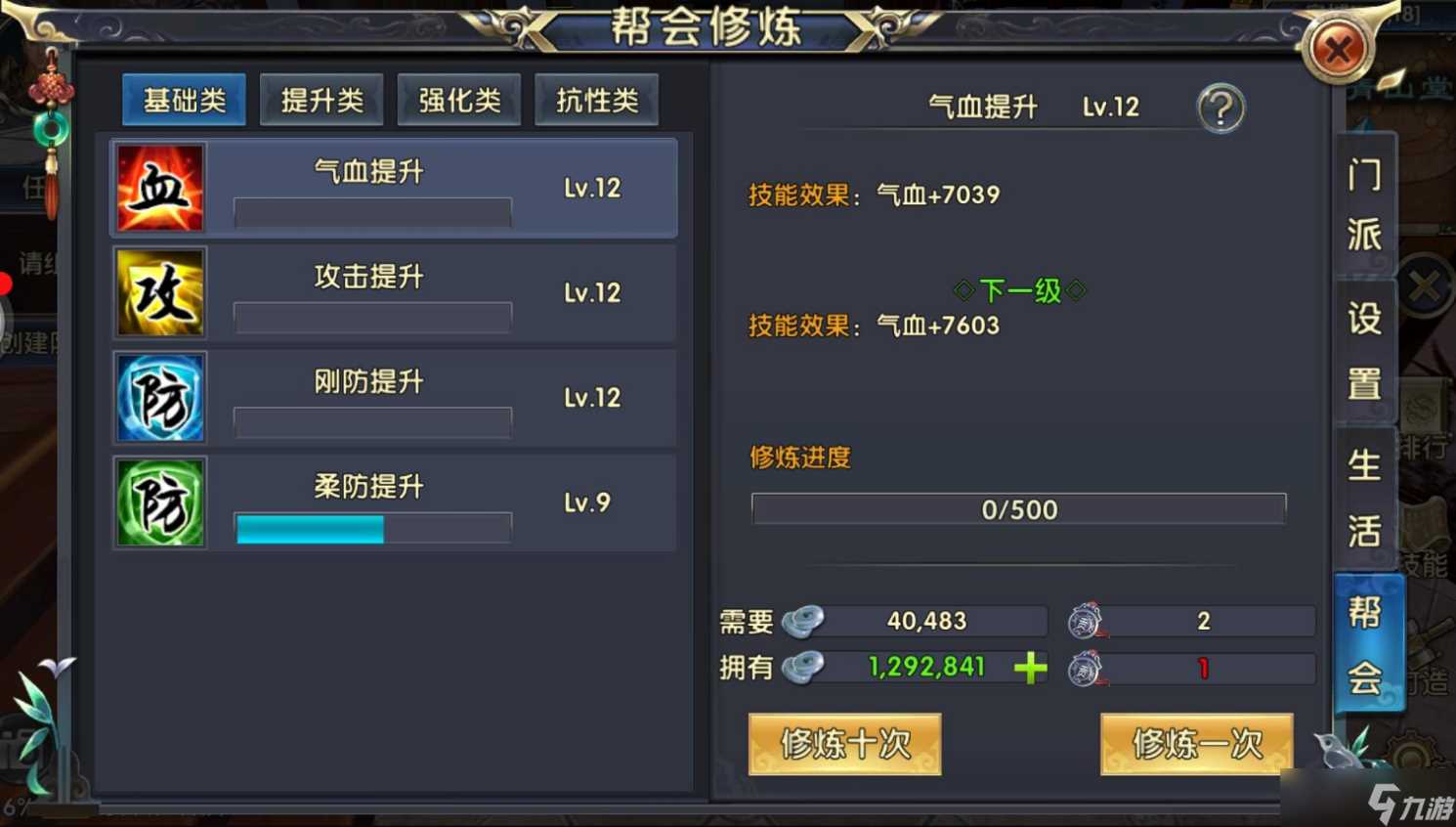Image resolution: width=1456 pixels, height=827 pixels.
Task: Click the 0/500 cultivation progress bar
Action: pos(1018,508)
